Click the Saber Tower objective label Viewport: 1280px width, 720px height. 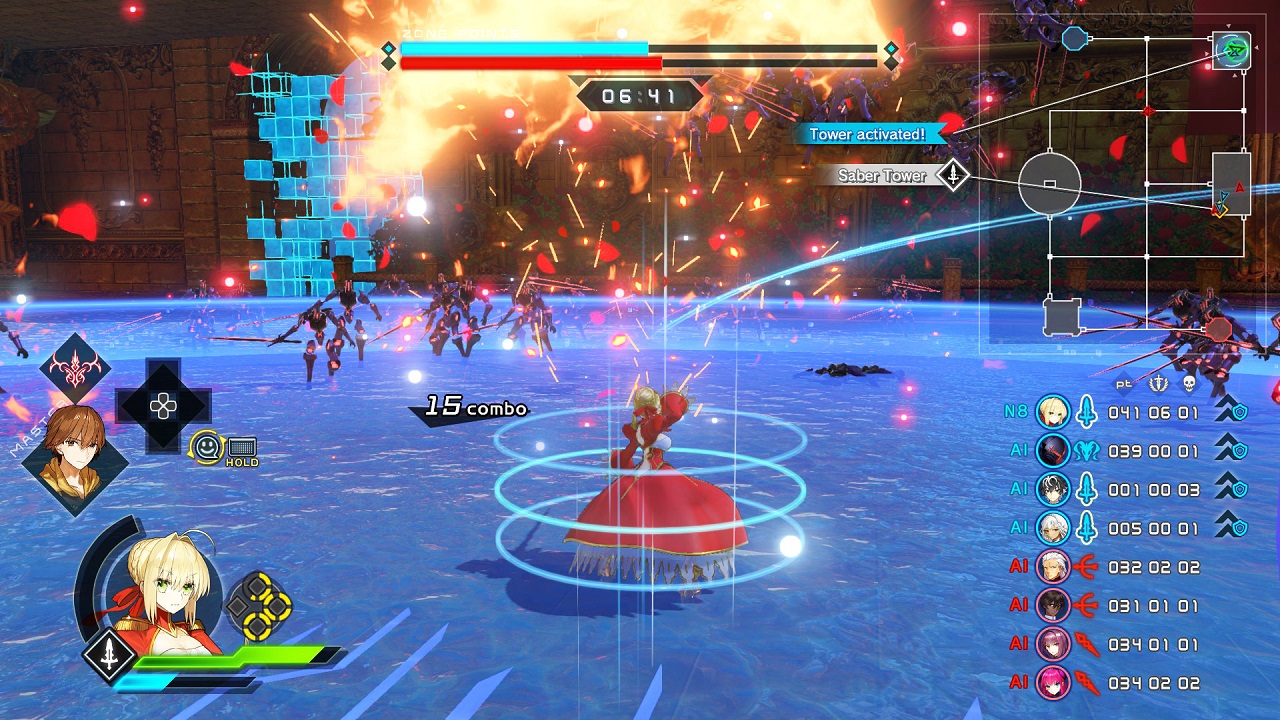pyautogui.click(x=882, y=176)
